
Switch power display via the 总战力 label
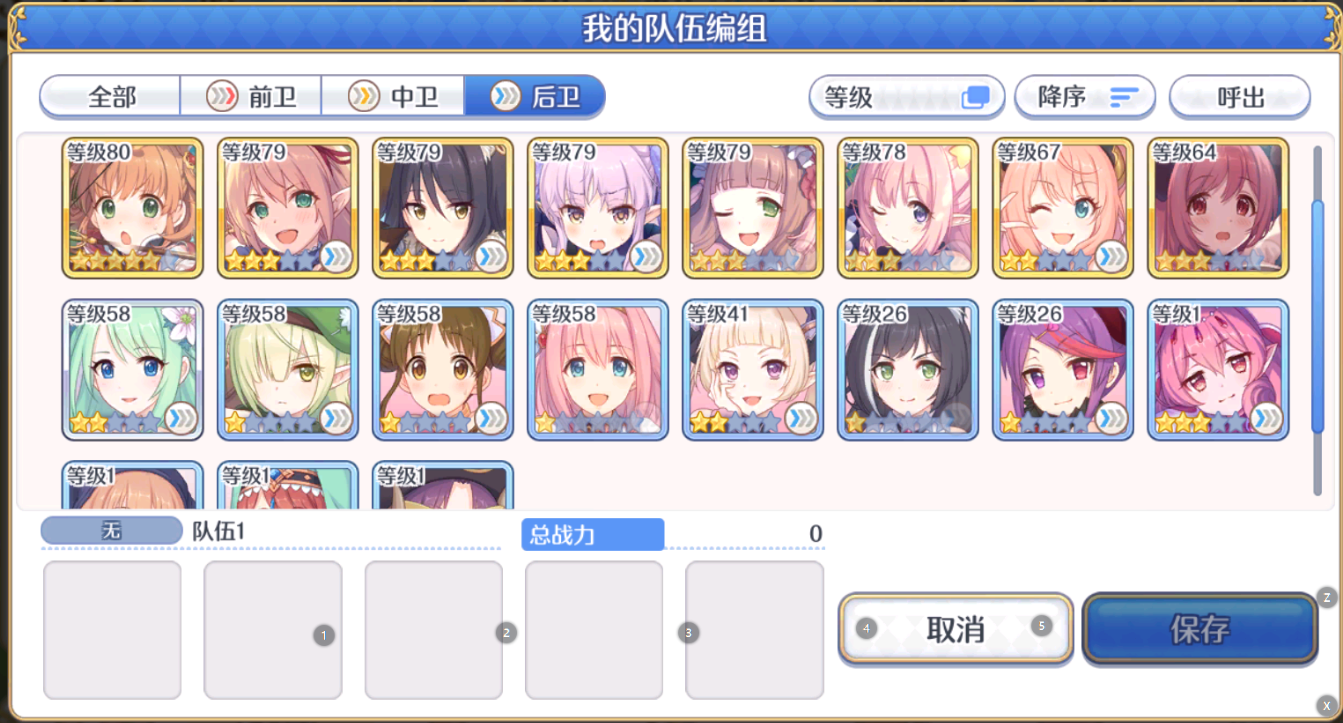coord(592,534)
